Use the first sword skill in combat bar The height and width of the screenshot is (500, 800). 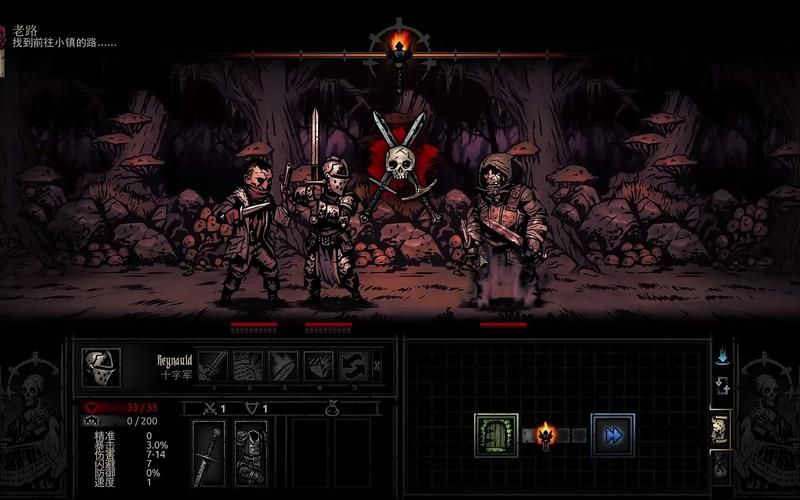click(x=212, y=366)
